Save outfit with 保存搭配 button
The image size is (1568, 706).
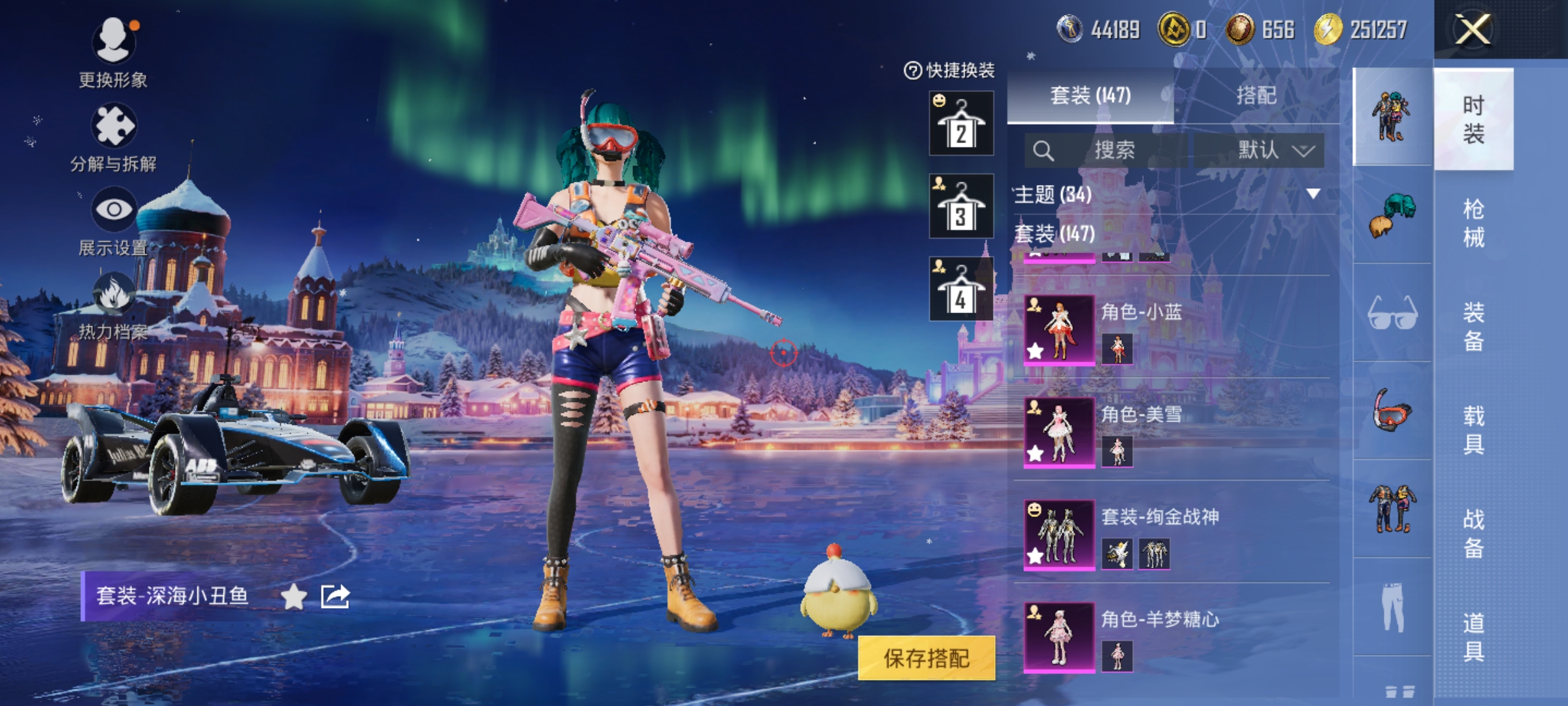click(x=926, y=658)
